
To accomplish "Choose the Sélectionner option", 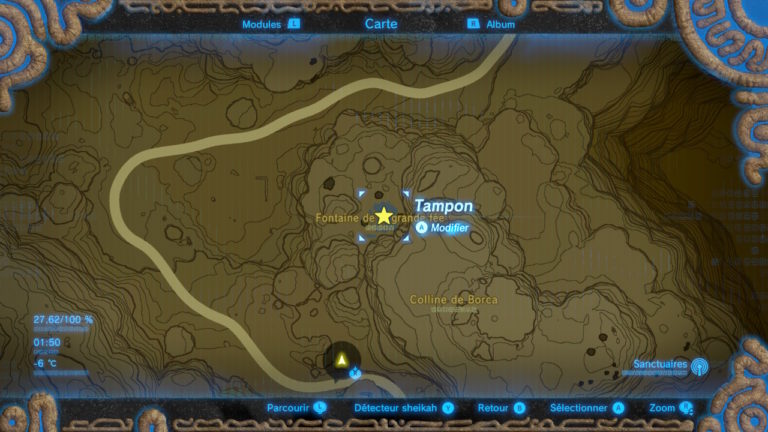I will point(587,408).
